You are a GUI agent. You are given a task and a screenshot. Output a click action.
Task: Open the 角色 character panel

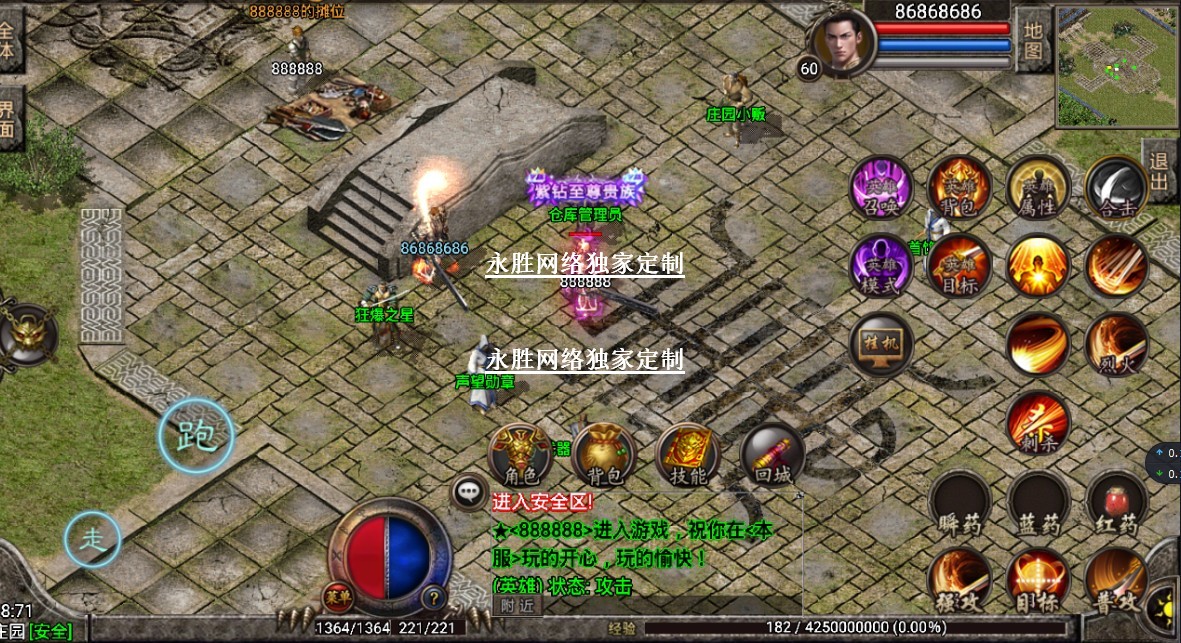click(x=518, y=455)
